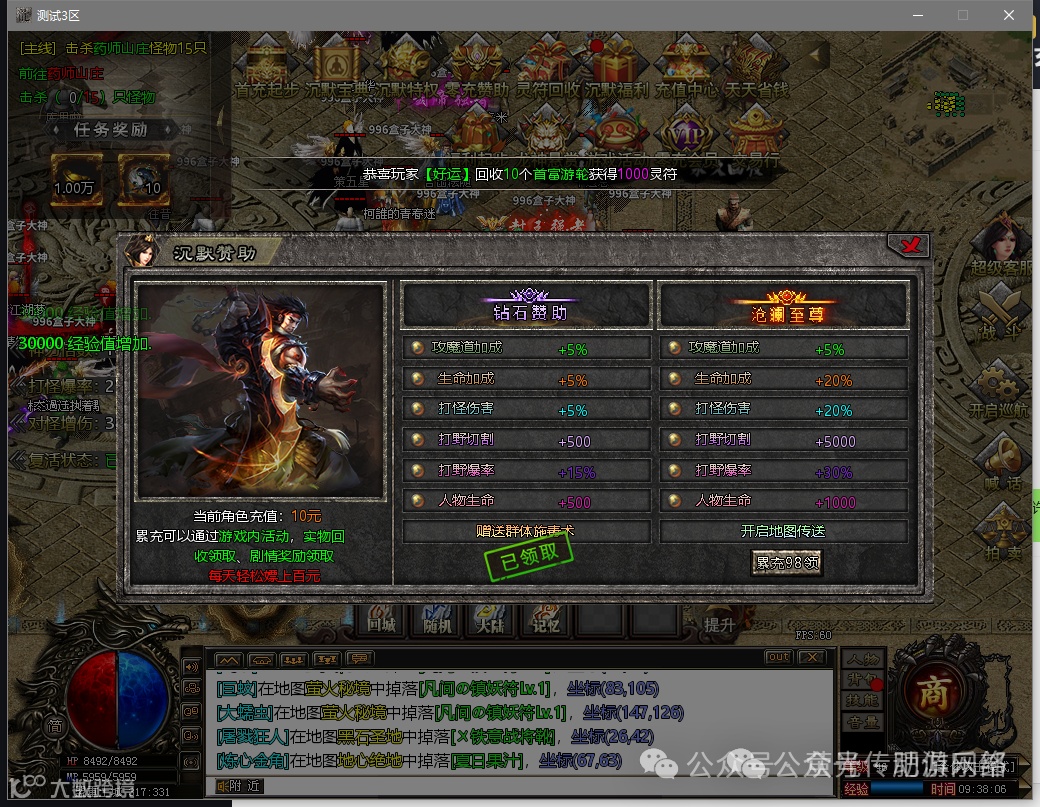Claim the 累充98领 reward button
This screenshot has width=1040, height=807.
(787, 563)
